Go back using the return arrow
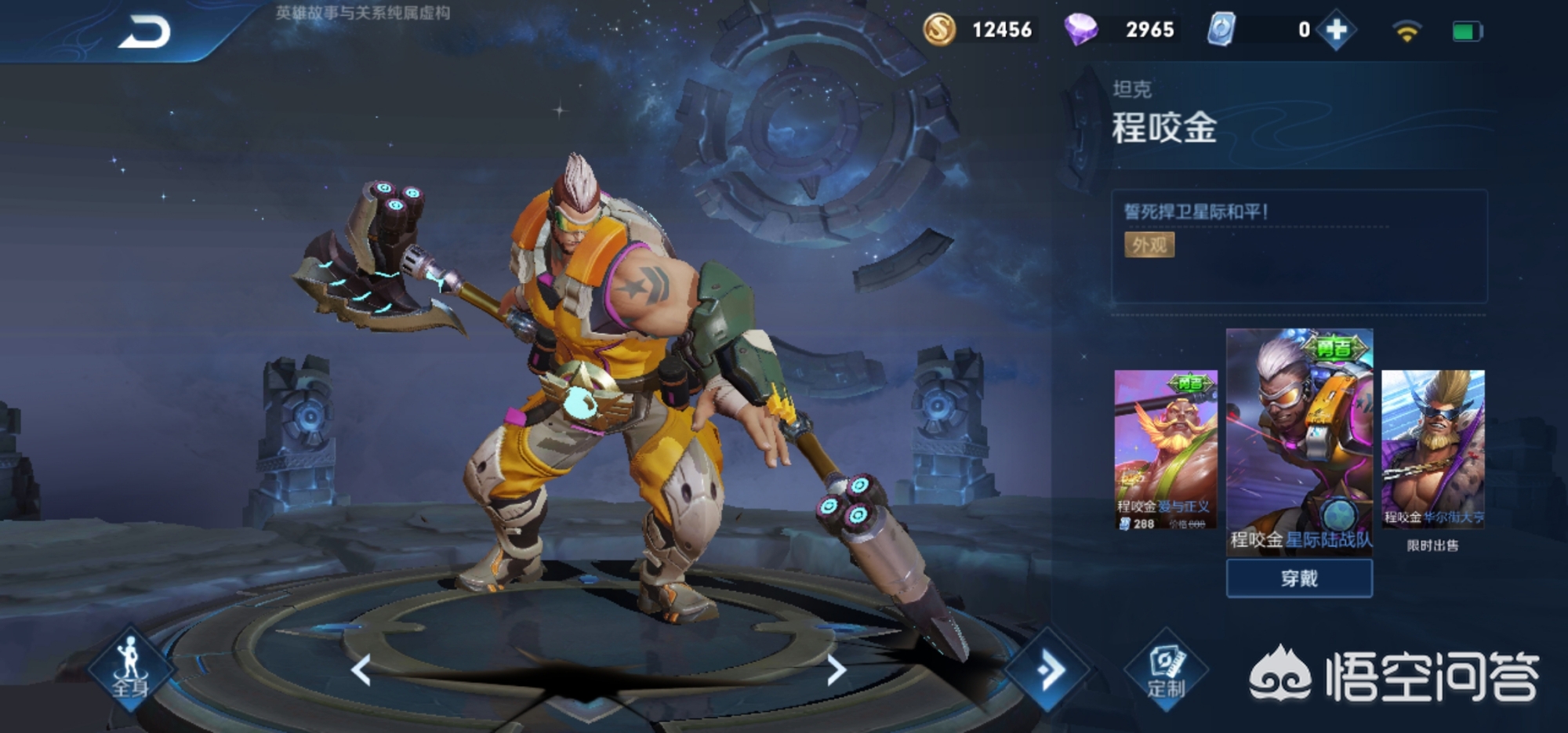Screen dimensions: 1568x733 point(144,33)
